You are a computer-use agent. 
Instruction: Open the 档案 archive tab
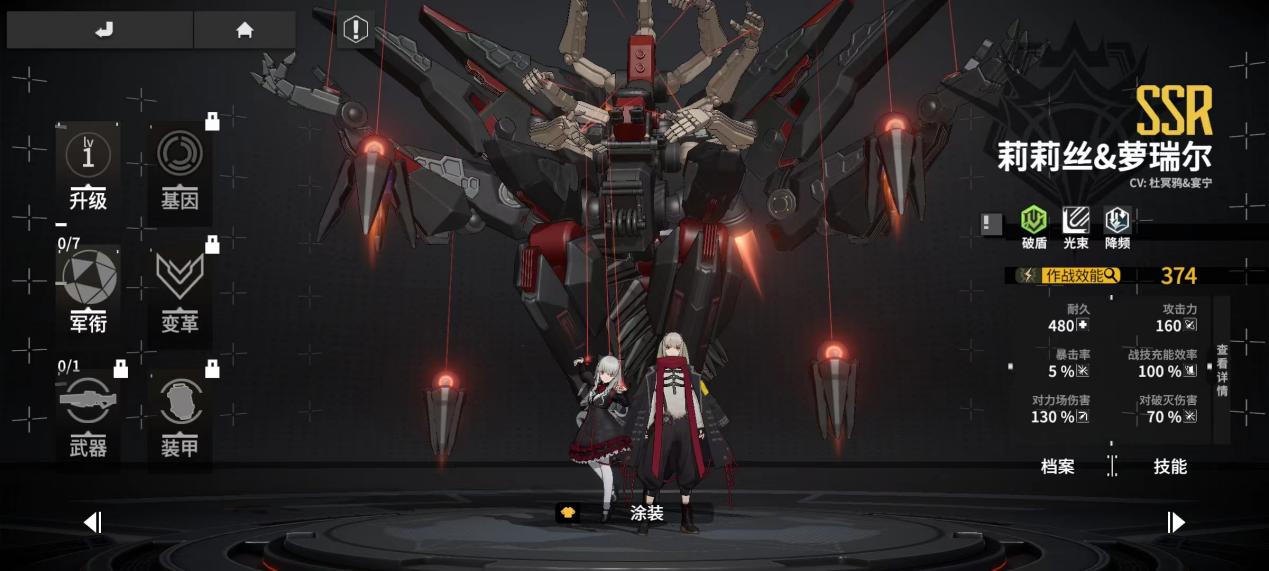tap(1057, 466)
